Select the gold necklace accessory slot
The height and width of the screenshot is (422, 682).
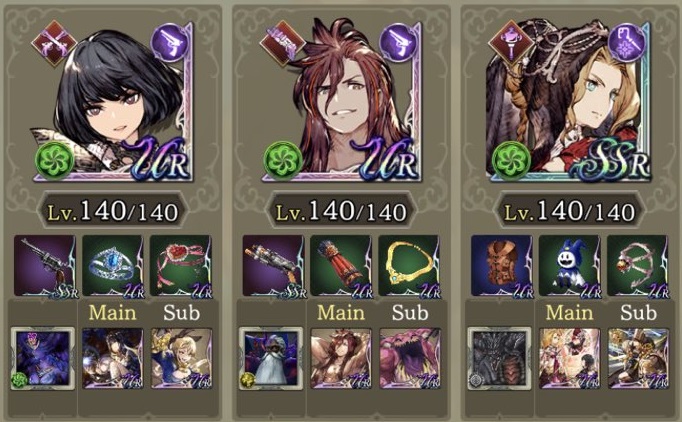point(406,267)
